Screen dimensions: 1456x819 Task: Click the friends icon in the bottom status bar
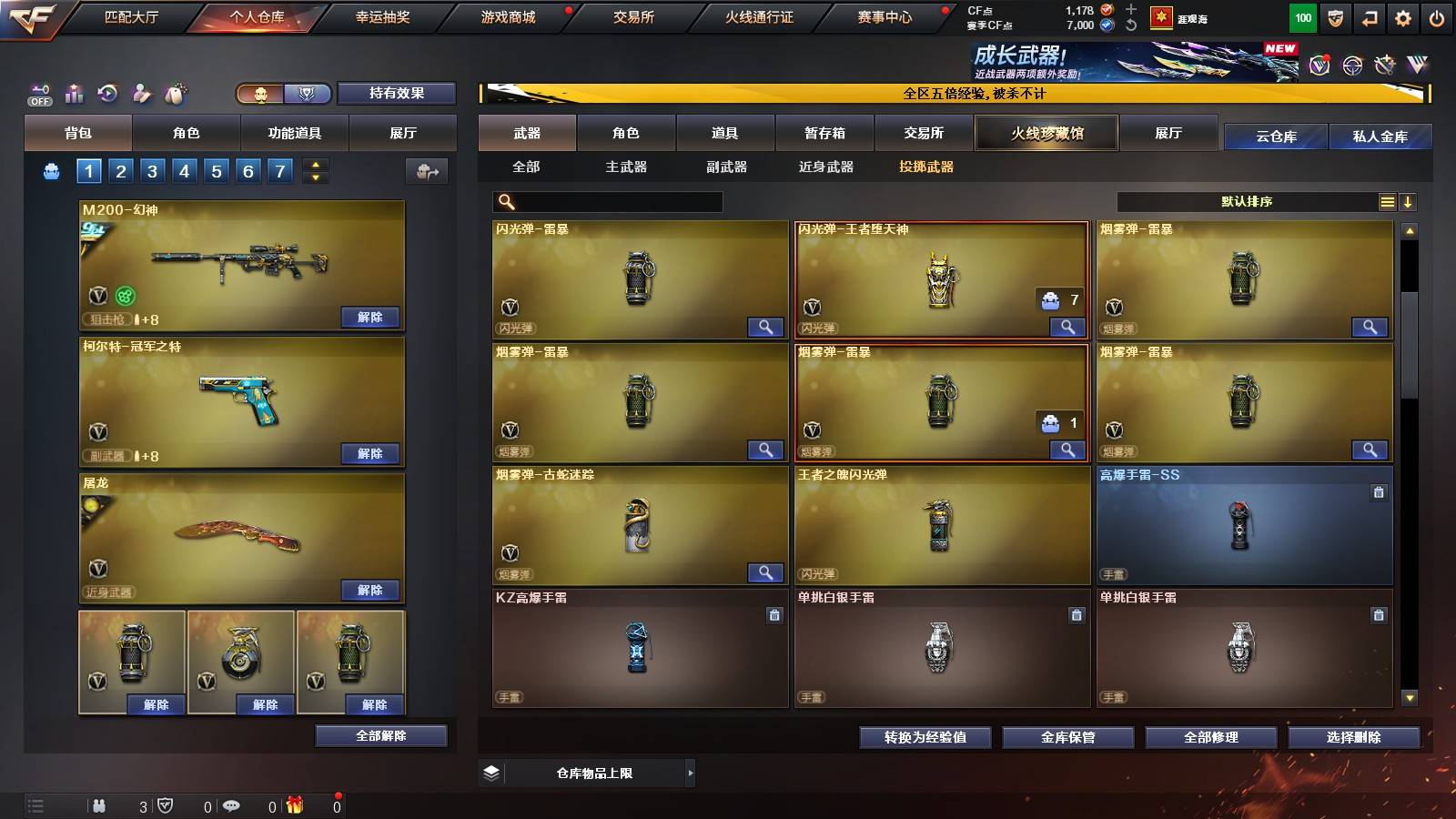pyautogui.click(x=98, y=804)
